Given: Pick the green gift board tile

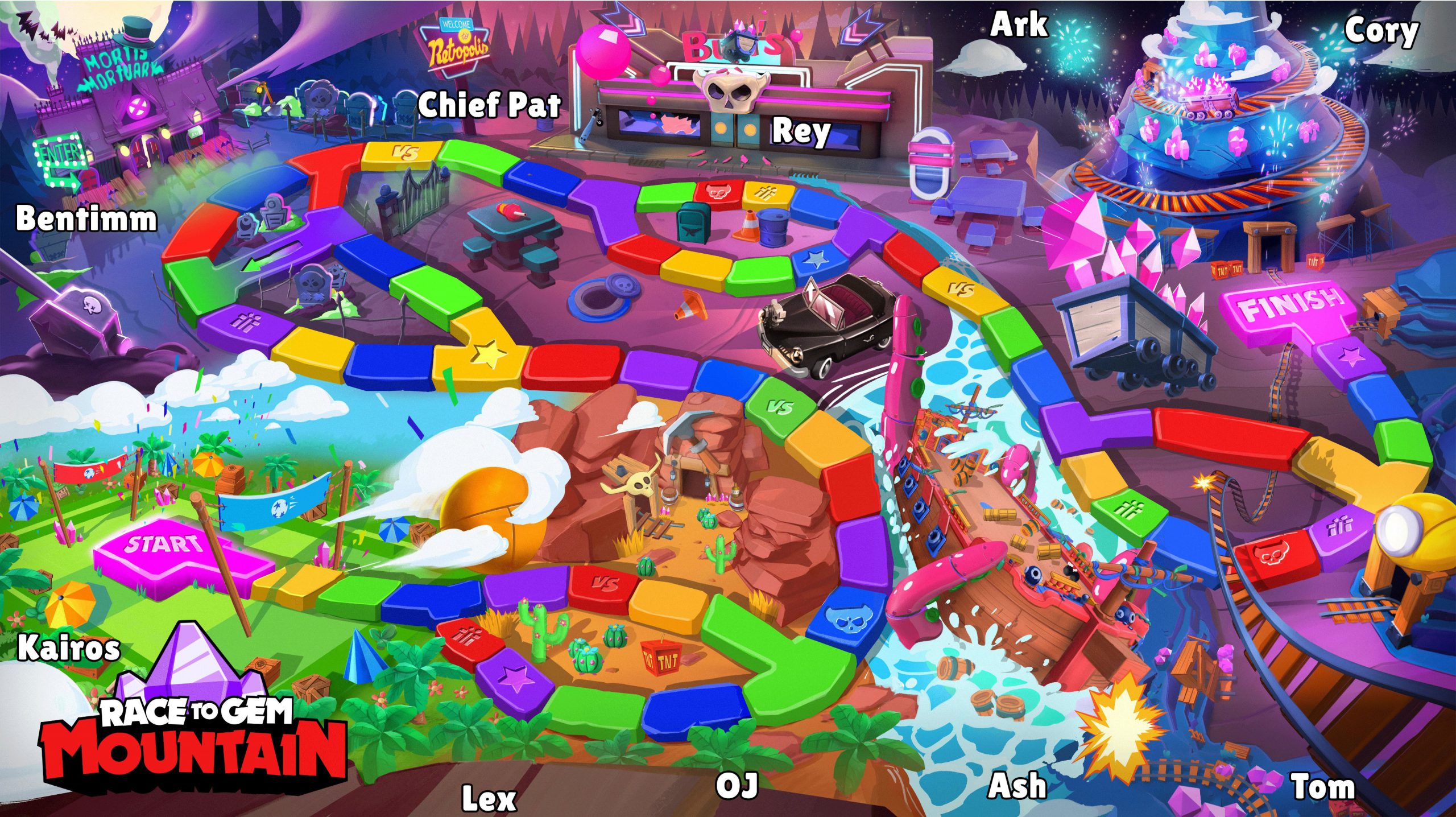Looking at the screenshot, I should (1128, 509).
